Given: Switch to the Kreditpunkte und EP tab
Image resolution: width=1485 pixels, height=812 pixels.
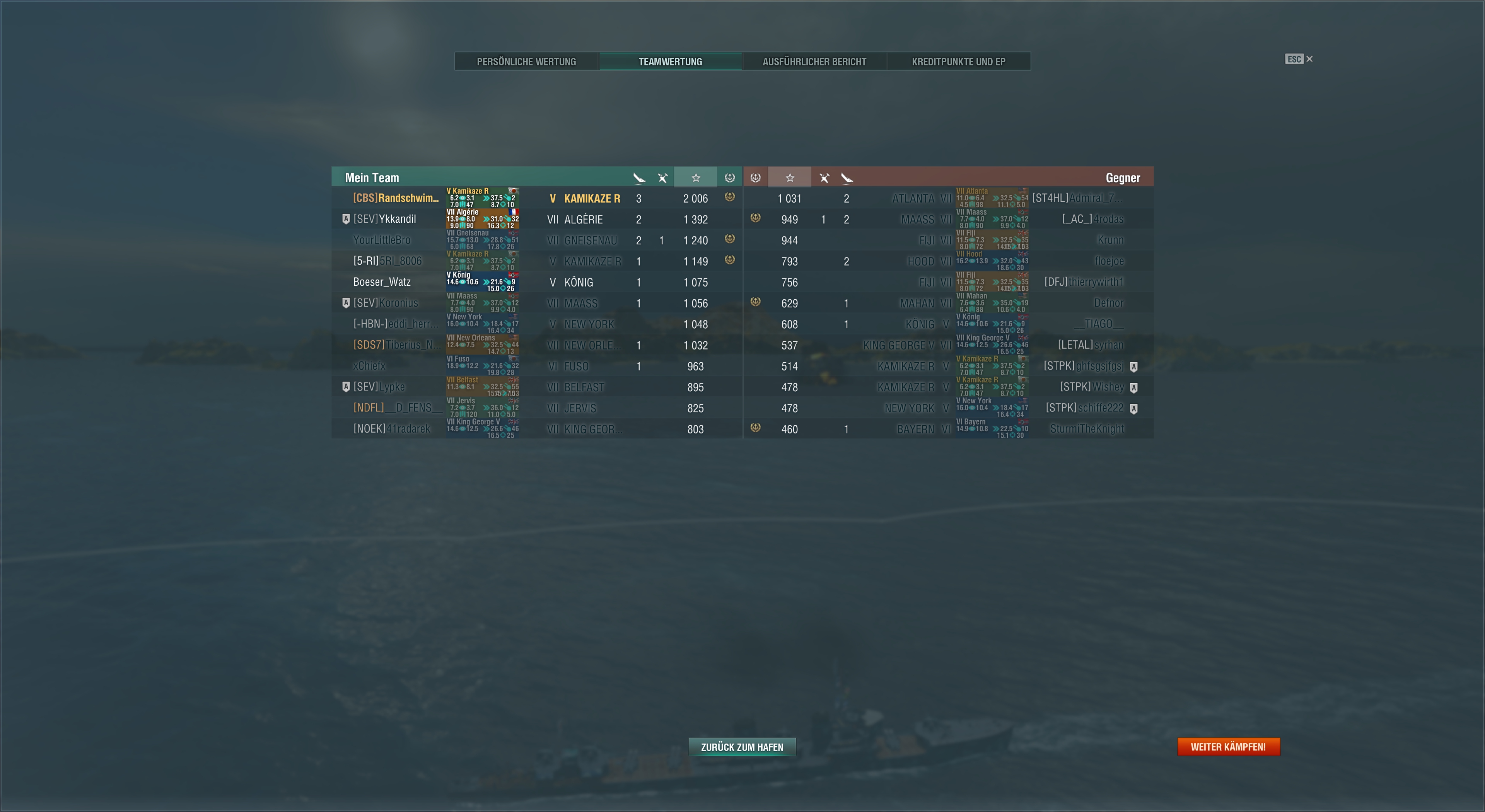Looking at the screenshot, I should (x=958, y=61).
